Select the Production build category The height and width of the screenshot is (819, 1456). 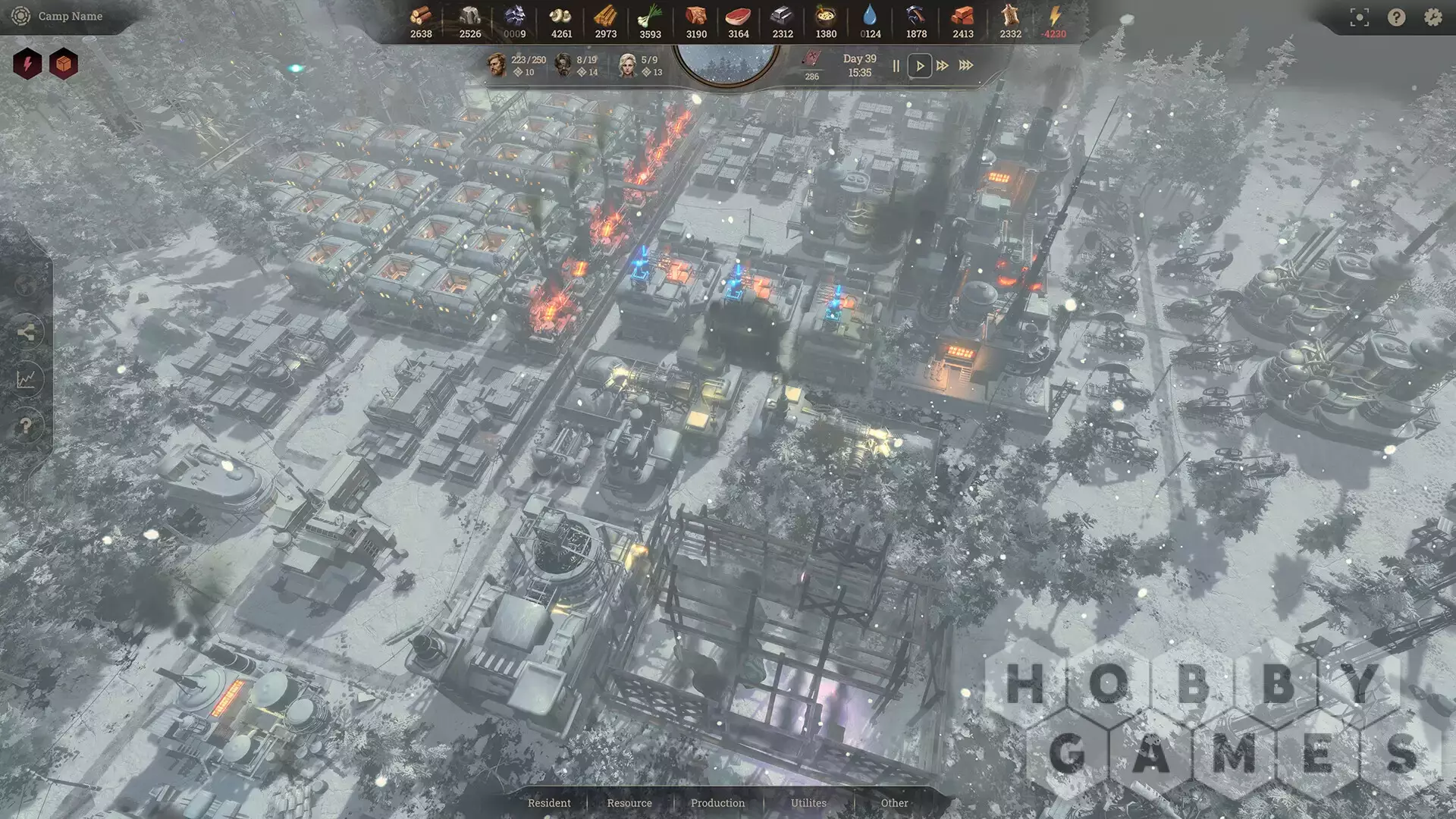717,803
